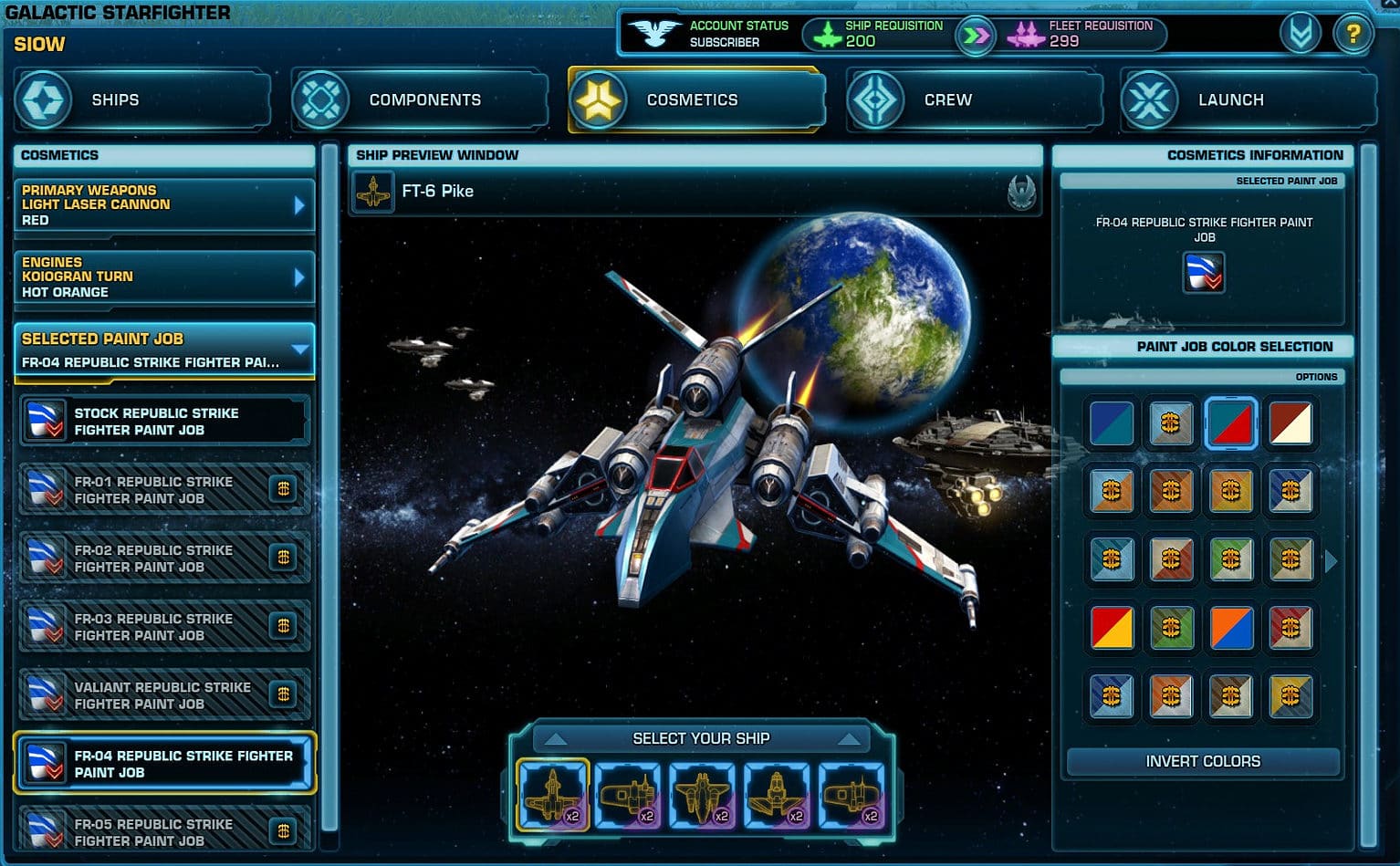This screenshot has height=866, width=1400.
Task: Click the FT-6 Pike ship icon in preview header
Action: pos(373,192)
